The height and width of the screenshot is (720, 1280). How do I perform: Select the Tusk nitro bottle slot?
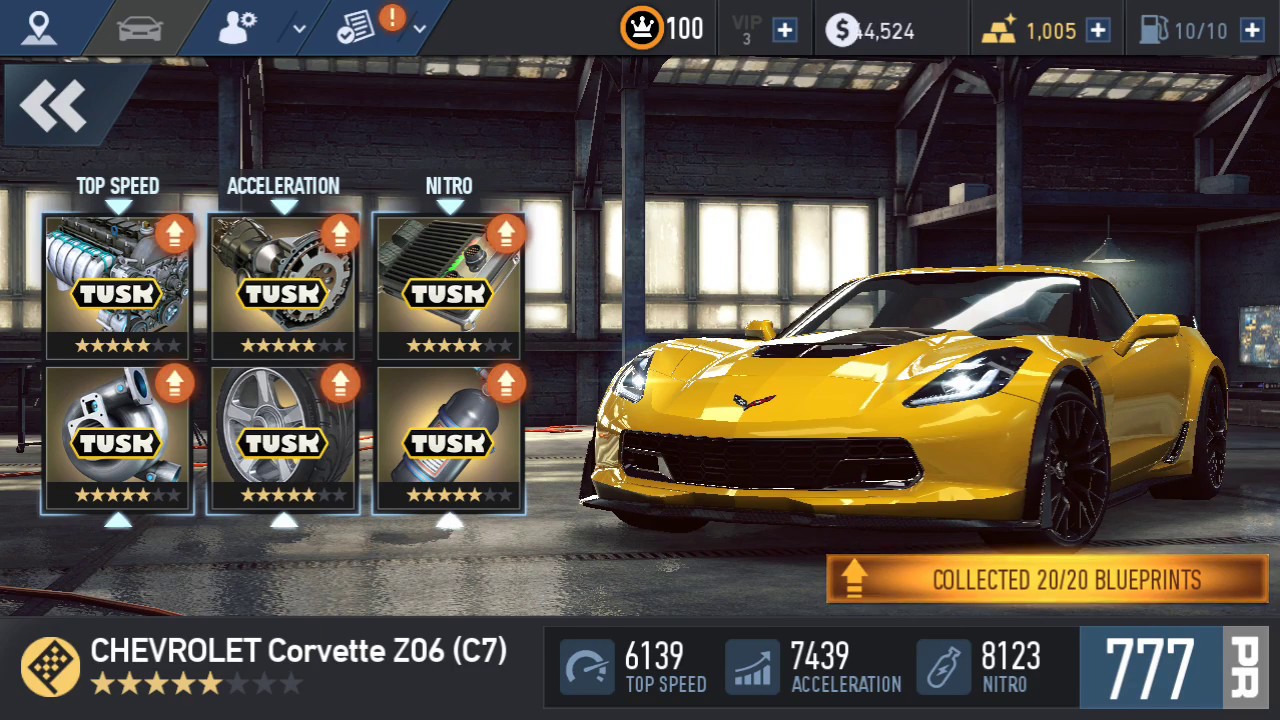(x=449, y=438)
